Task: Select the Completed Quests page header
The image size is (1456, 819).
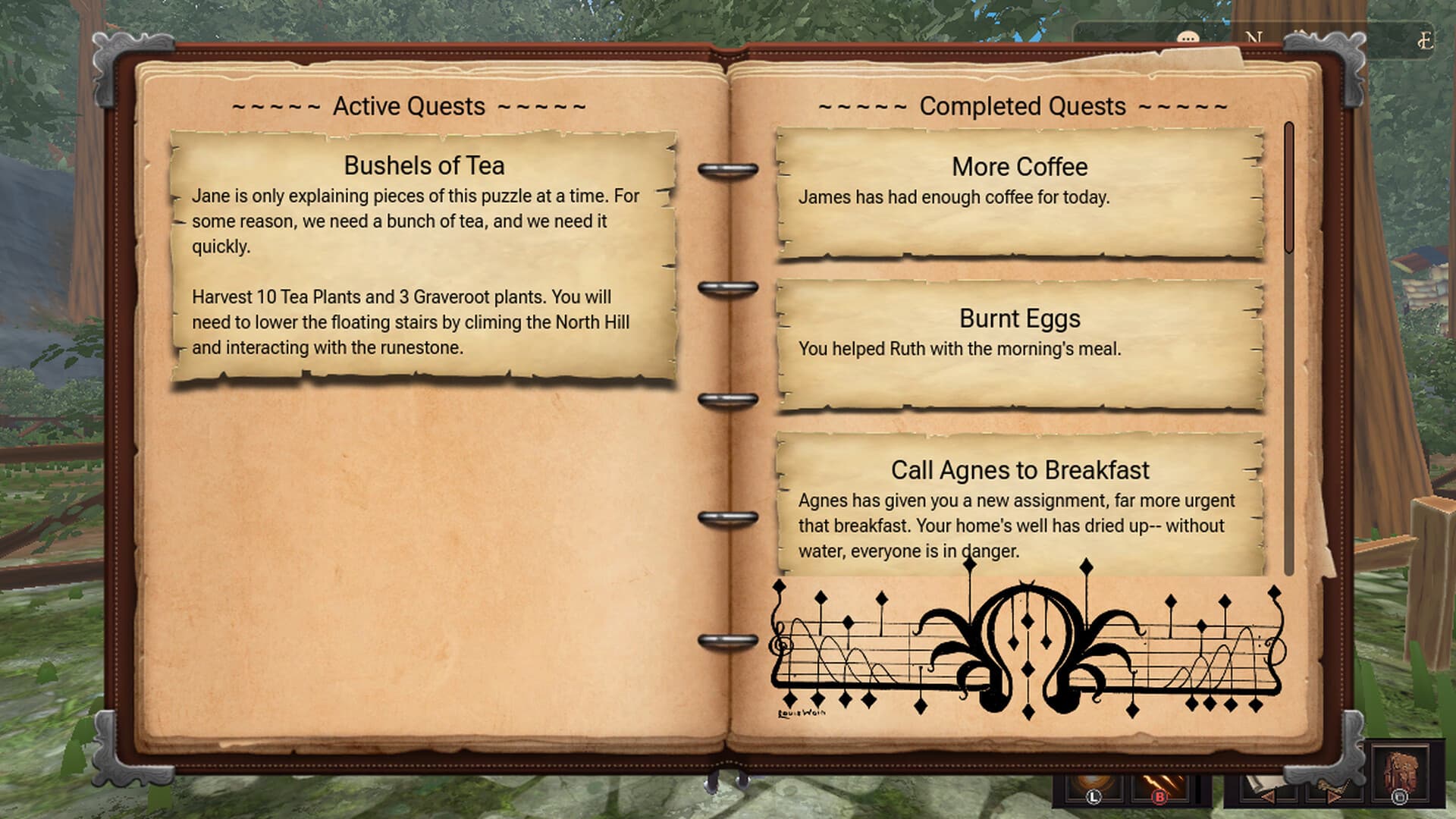Action: coord(1021,106)
